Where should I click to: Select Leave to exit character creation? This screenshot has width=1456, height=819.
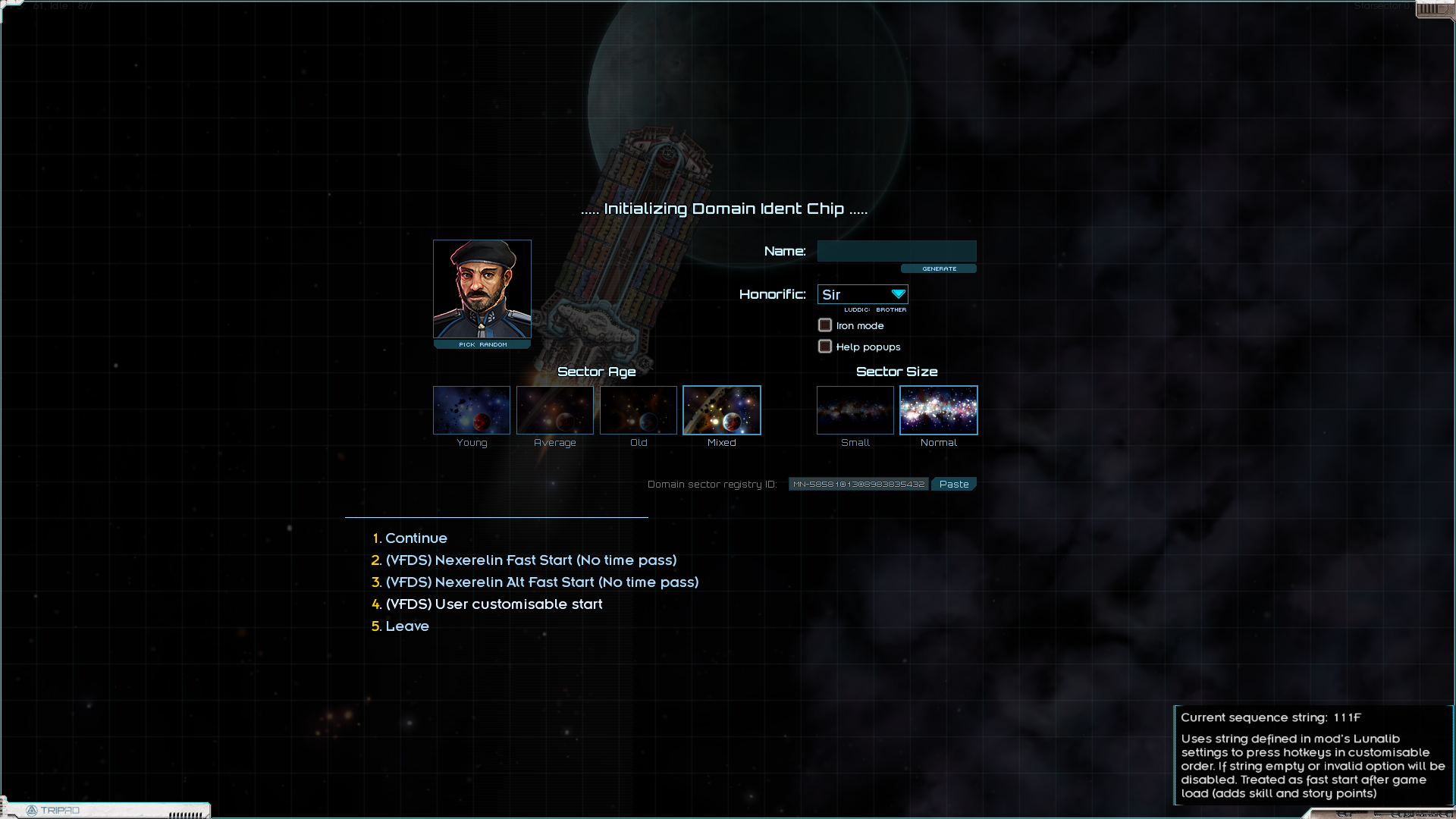pos(407,626)
